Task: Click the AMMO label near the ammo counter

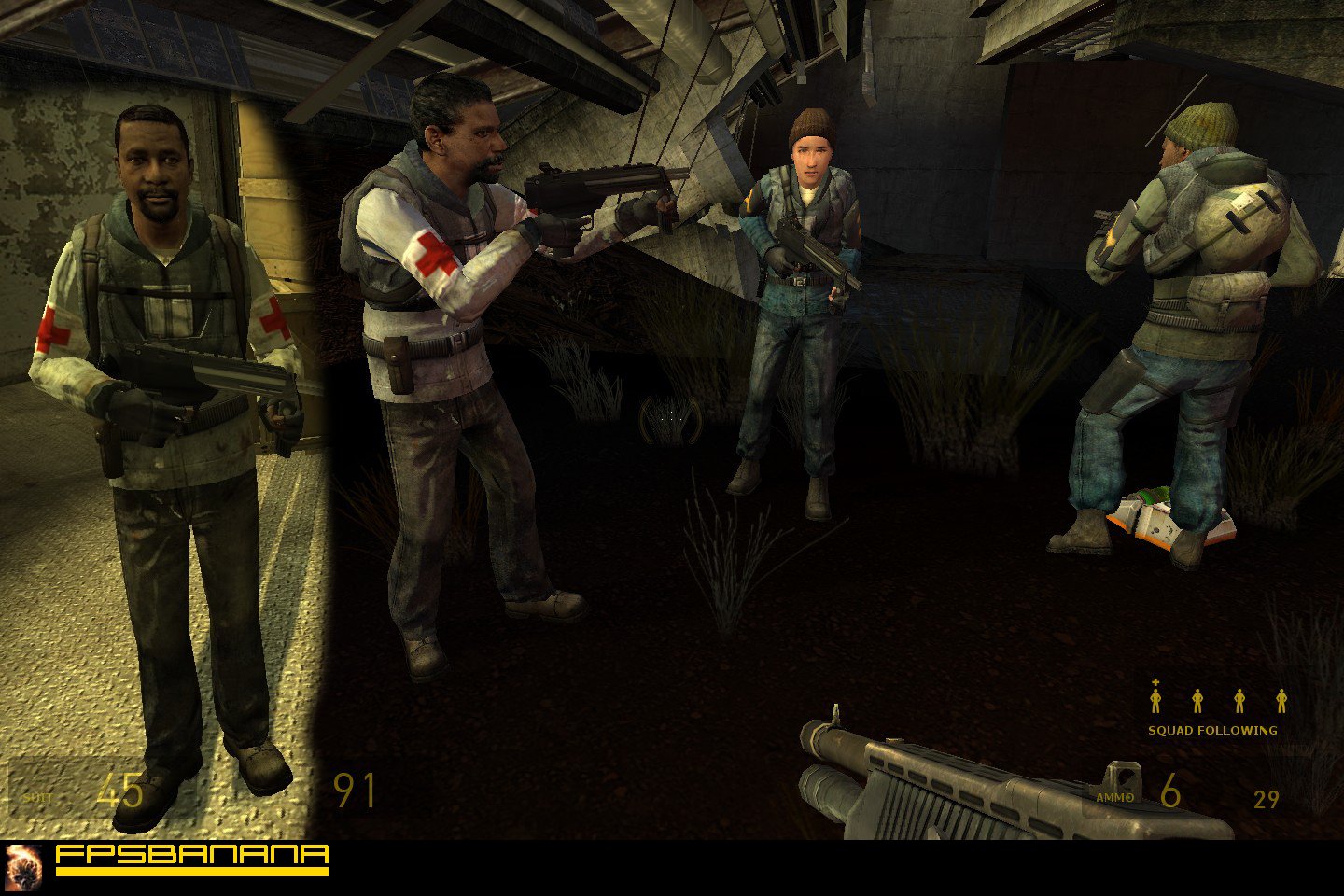Action: [1113, 798]
